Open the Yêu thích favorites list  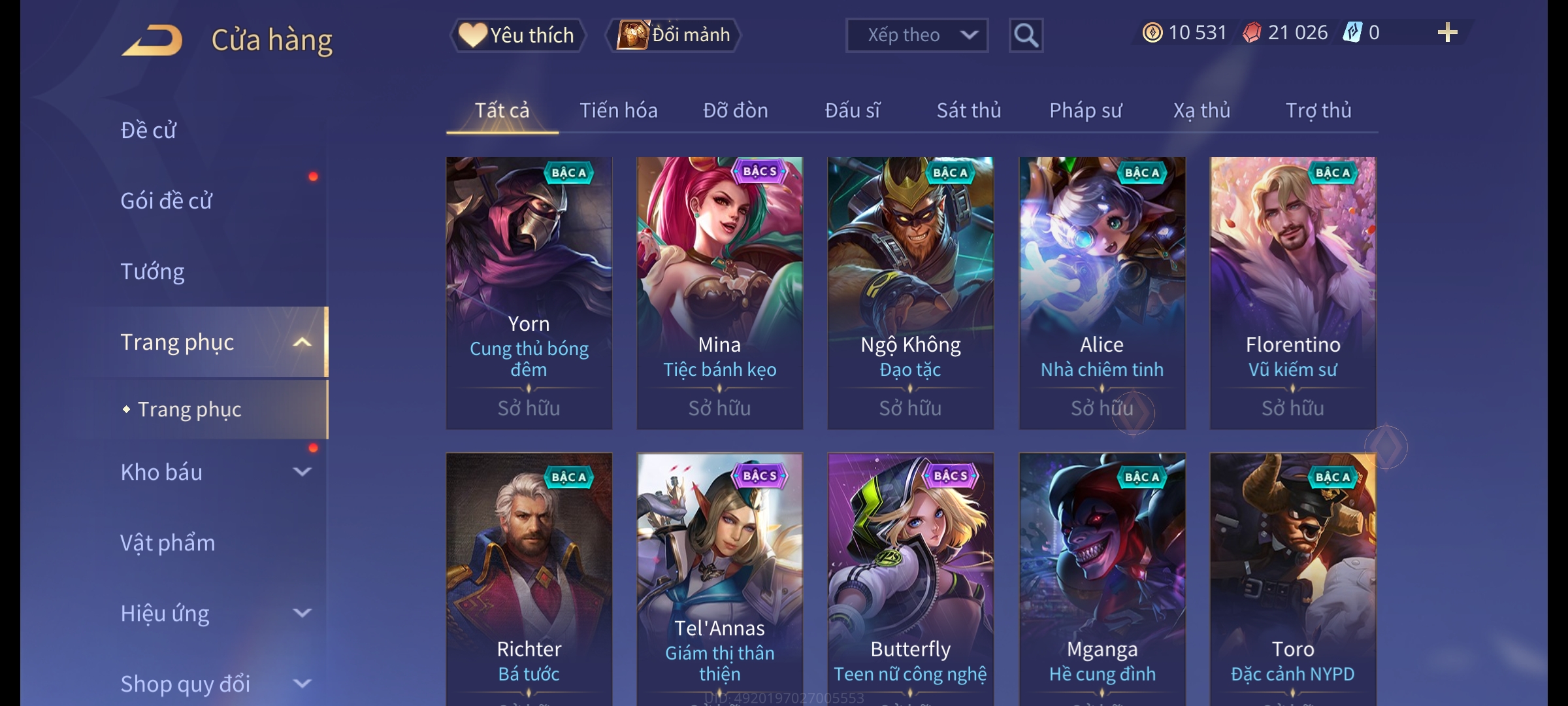click(x=517, y=35)
